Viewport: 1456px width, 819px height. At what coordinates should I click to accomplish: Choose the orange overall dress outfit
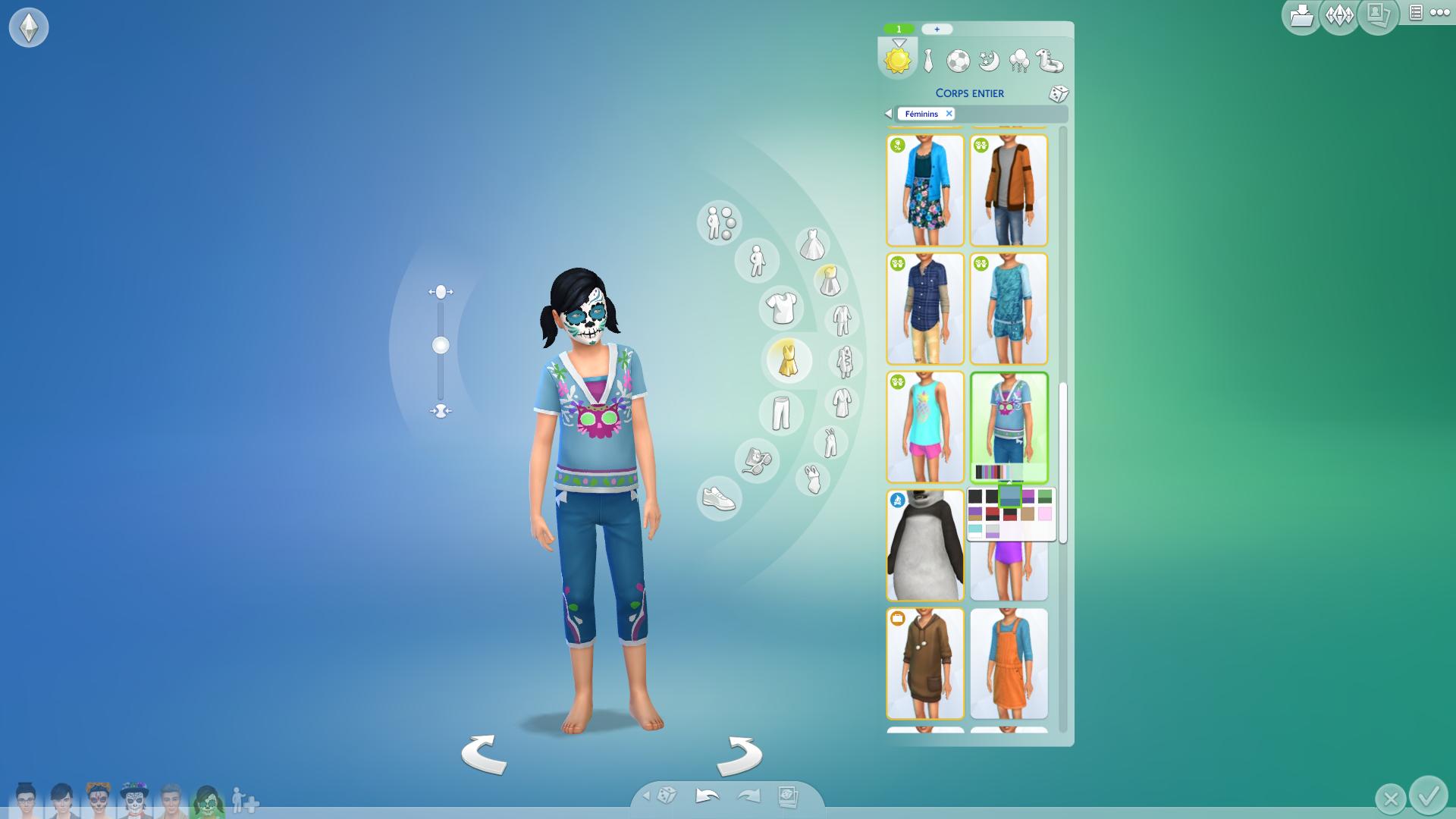[1009, 664]
